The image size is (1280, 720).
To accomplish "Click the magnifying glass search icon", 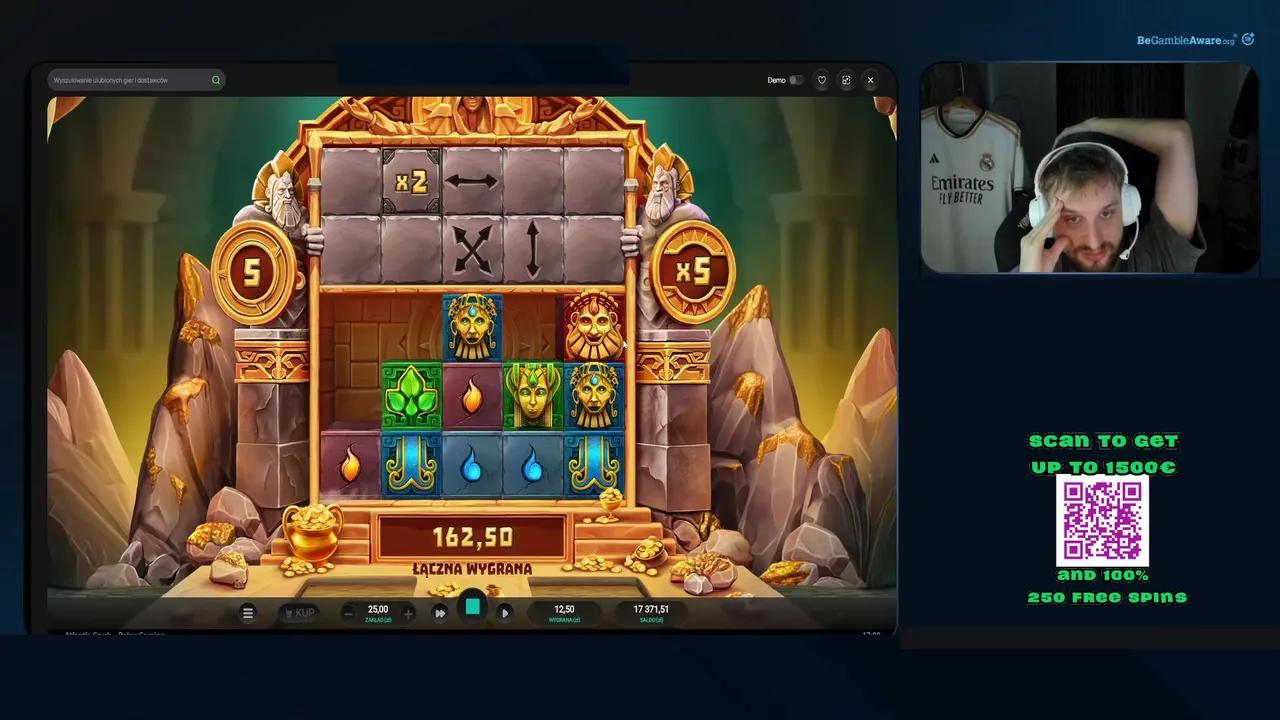I will click(x=216, y=79).
